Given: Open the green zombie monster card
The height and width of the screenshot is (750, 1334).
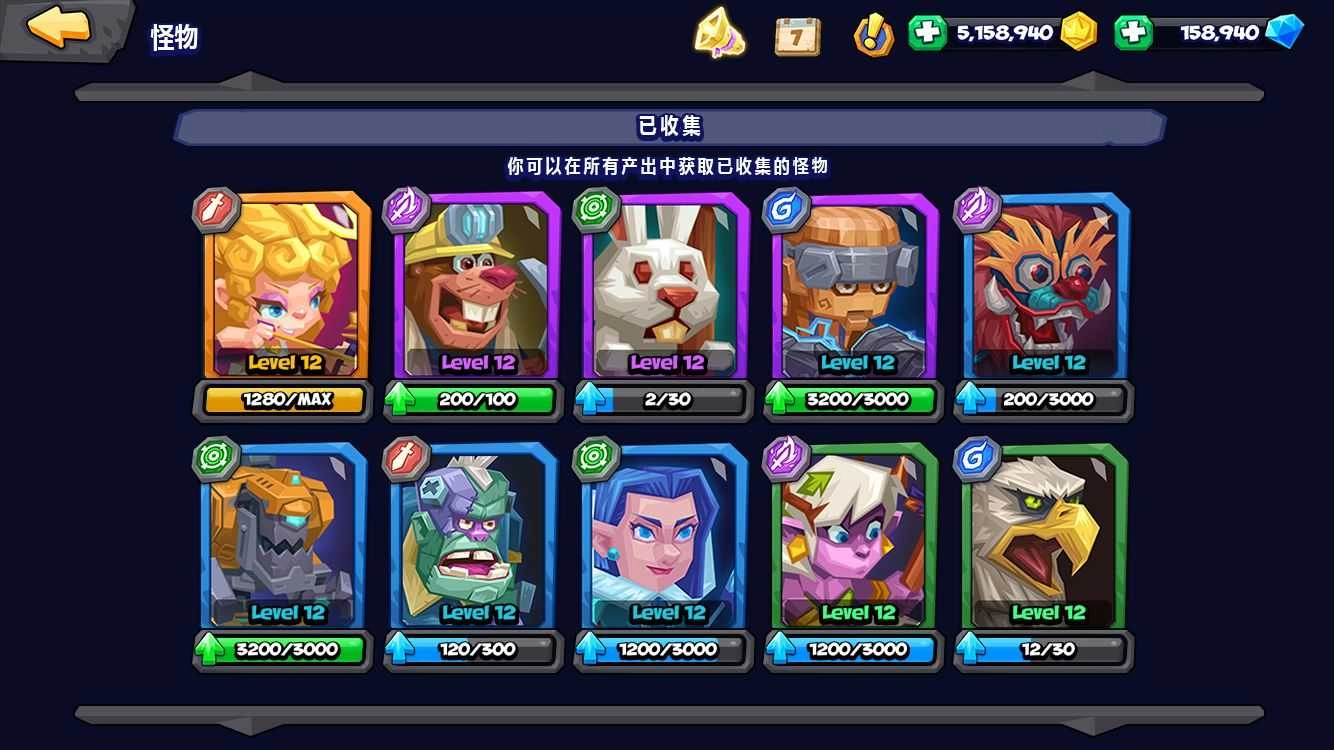Looking at the screenshot, I should [x=472, y=540].
